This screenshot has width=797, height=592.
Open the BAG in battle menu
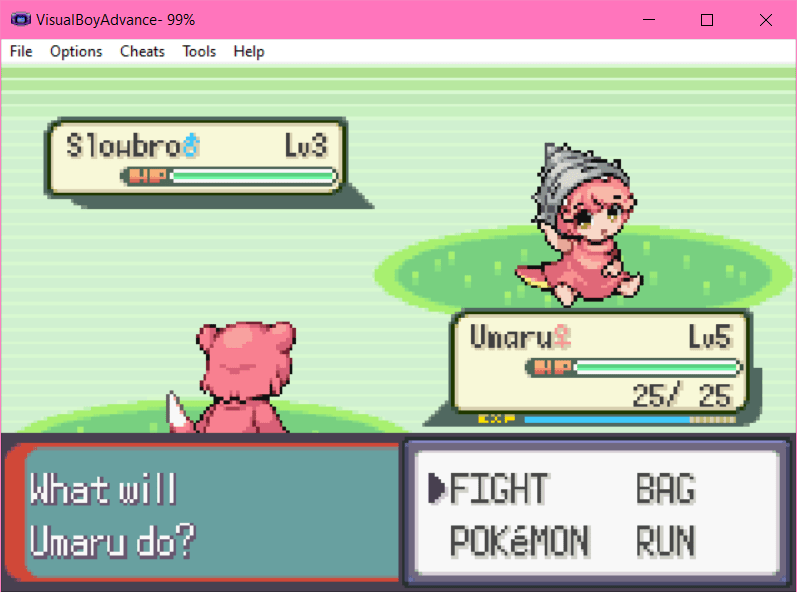[x=665, y=489]
